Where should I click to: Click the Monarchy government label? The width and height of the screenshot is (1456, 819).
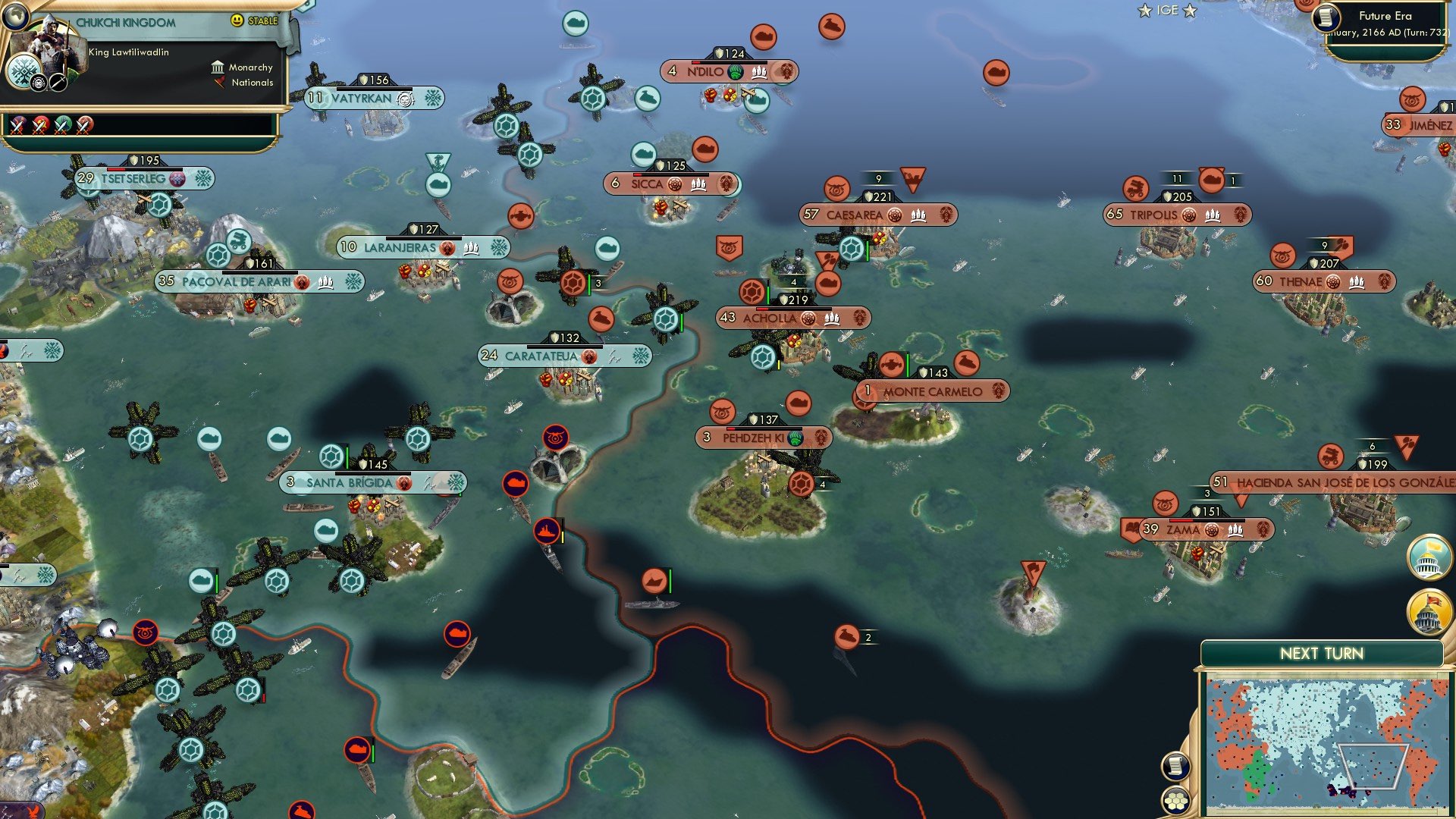[x=250, y=67]
